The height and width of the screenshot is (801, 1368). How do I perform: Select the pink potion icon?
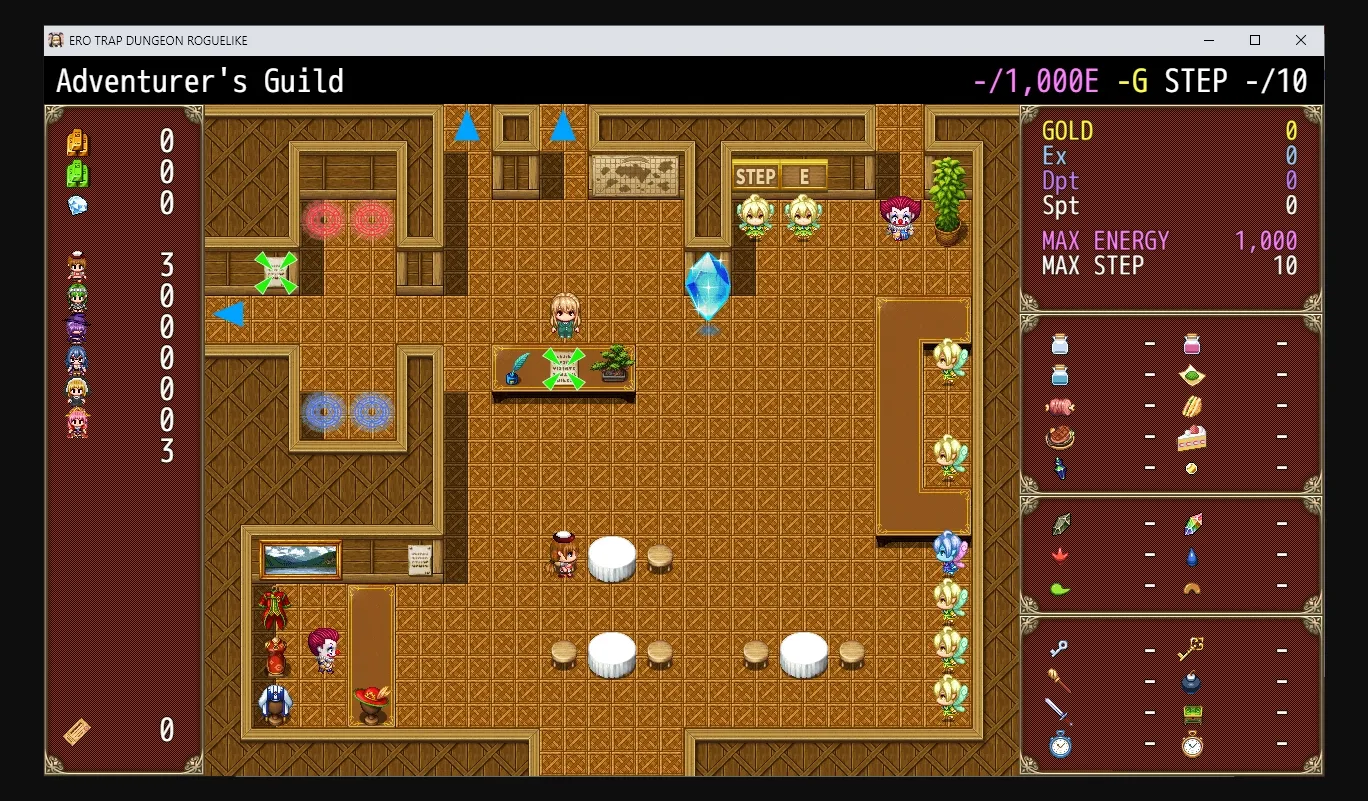tap(1192, 345)
